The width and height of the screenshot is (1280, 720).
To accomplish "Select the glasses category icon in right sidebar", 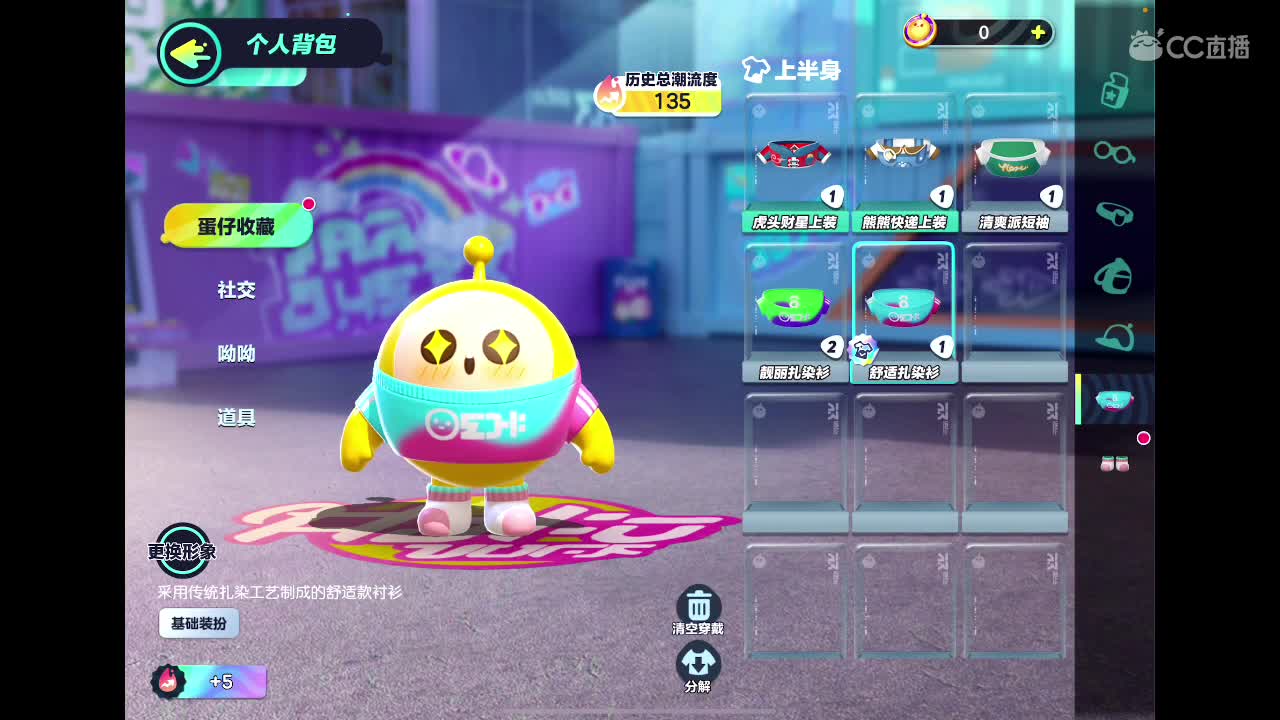I will tap(1113, 155).
